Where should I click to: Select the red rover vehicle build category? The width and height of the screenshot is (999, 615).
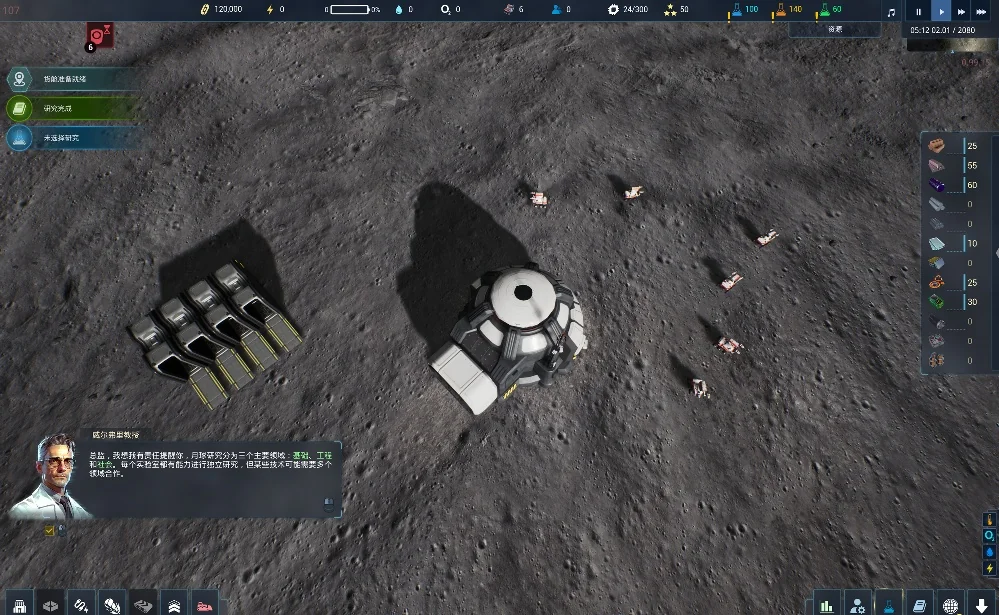204,603
